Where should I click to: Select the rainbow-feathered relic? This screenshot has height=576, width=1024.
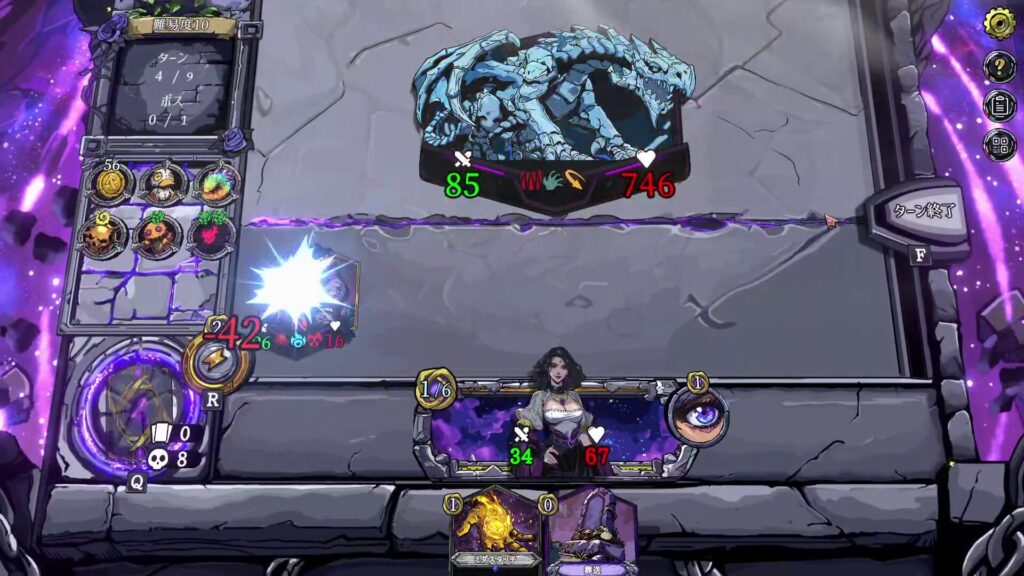pos(212,184)
